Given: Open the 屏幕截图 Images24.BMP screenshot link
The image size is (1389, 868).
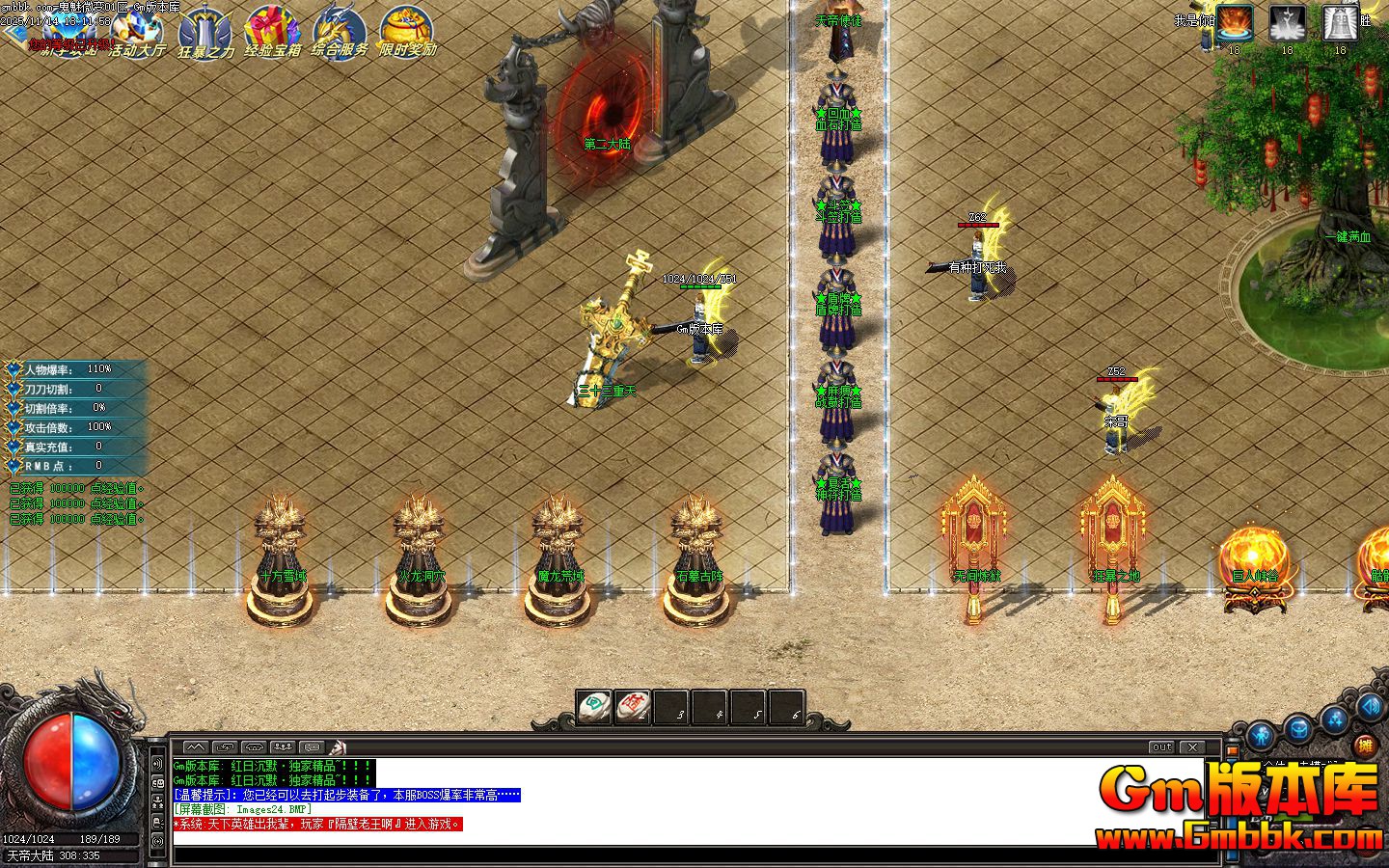Looking at the screenshot, I should point(242,808).
